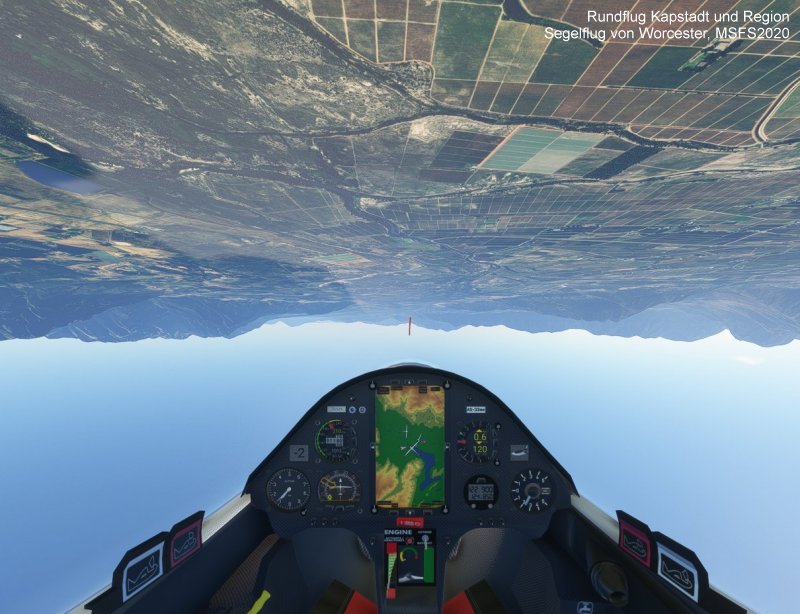This screenshot has width=800, height=614.
Task: Click the airspeed indicator with green arc
Action: pos(334,439)
